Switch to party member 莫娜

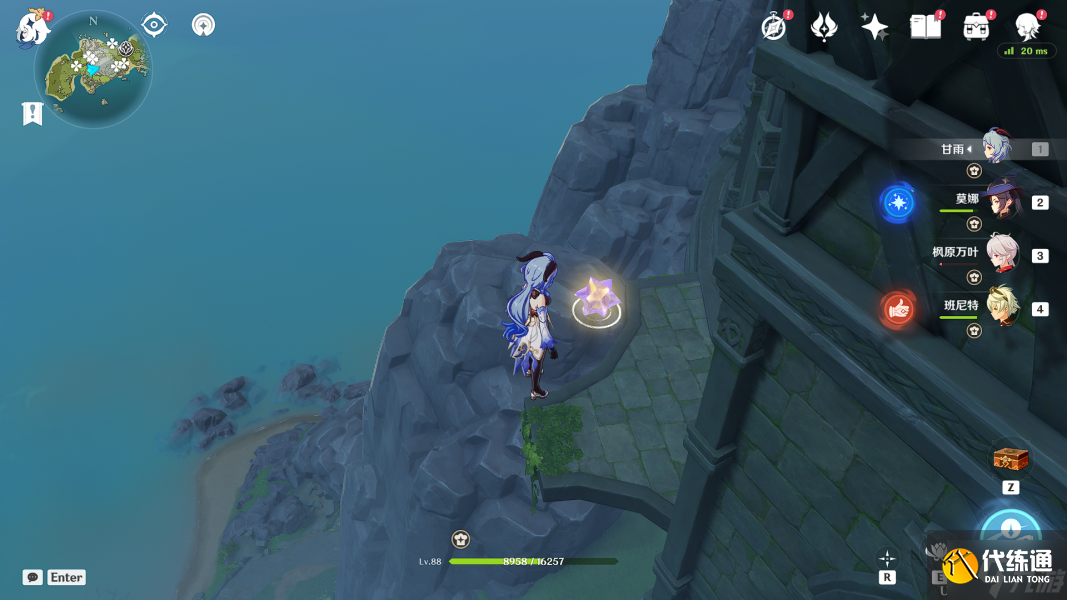(x=1001, y=201)
